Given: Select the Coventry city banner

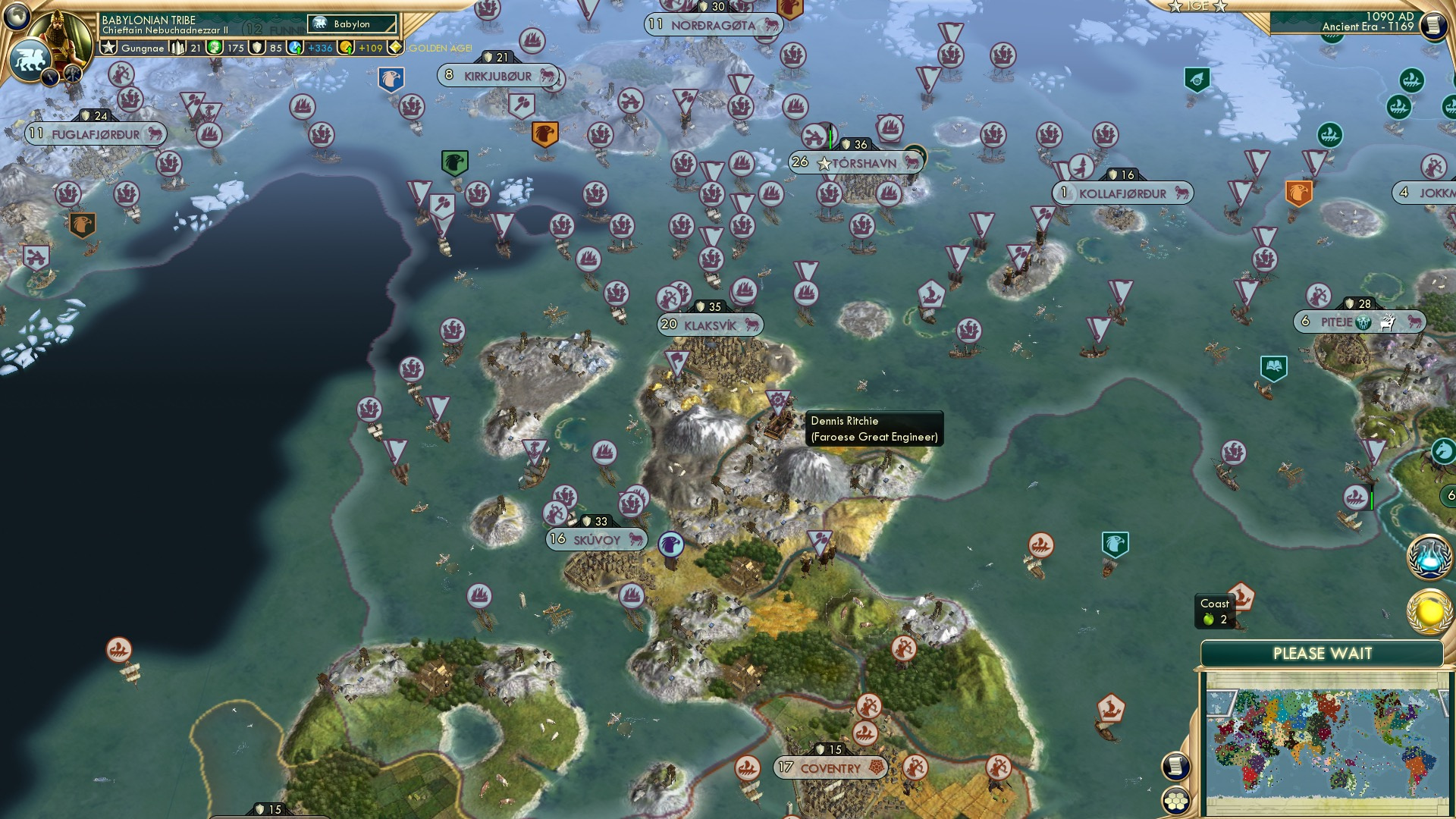Looking at the screenshot, I should [830, 767].
